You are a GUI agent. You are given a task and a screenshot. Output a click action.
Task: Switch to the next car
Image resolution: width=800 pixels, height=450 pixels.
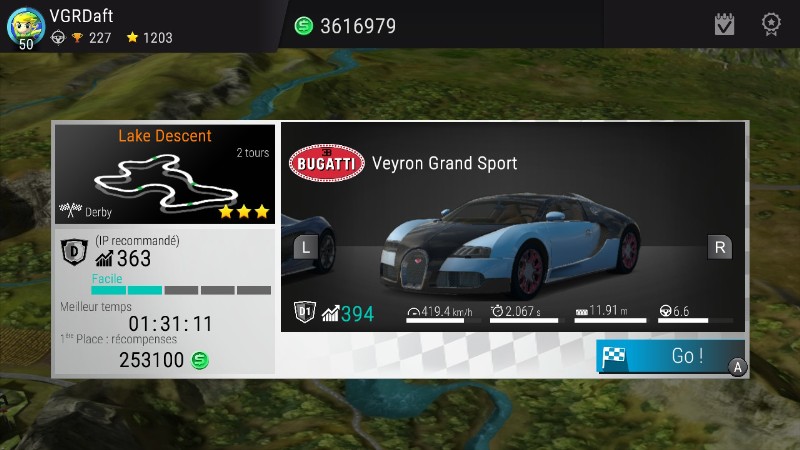[x=719, y=246]
